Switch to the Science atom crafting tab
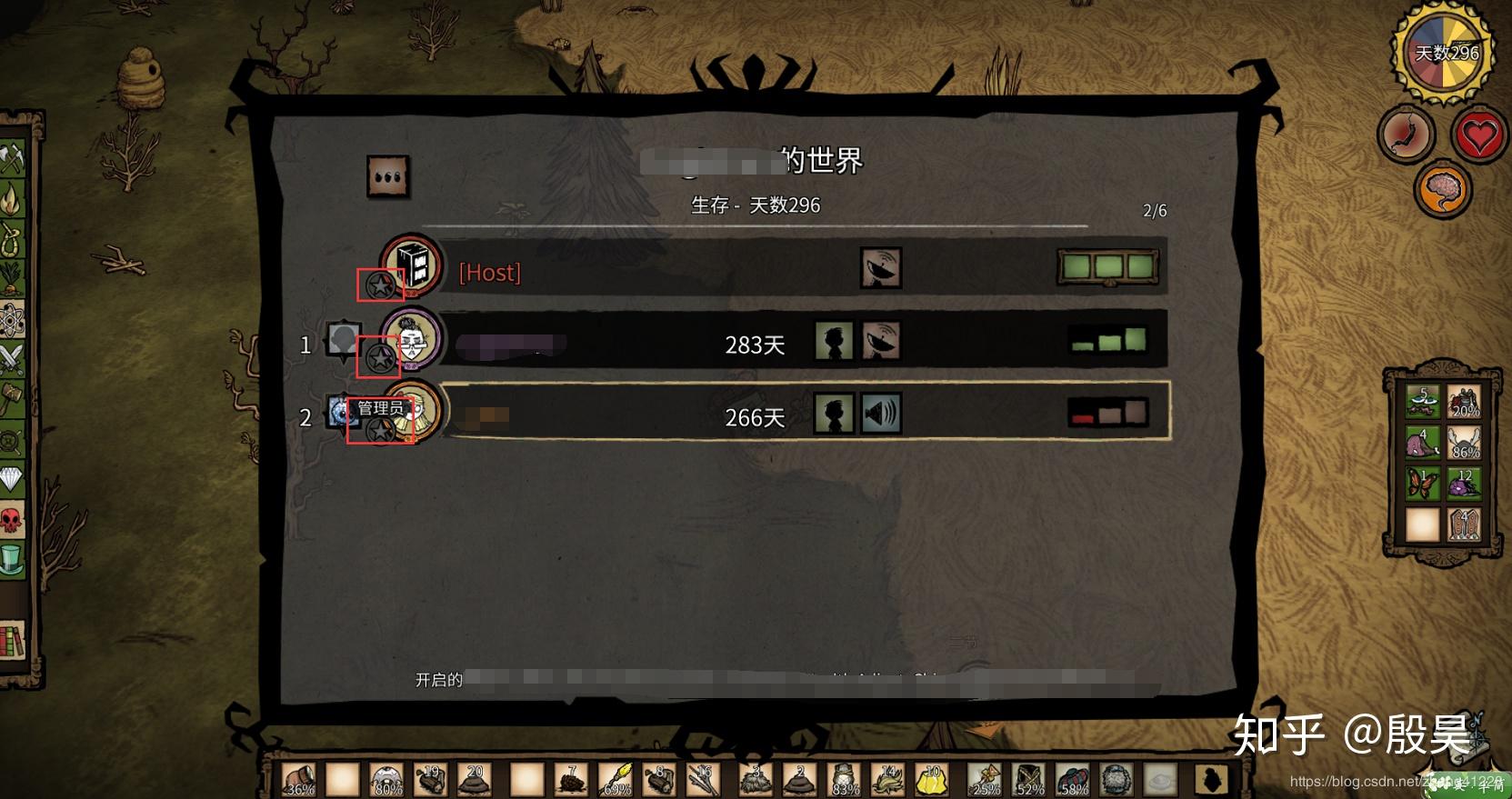 (x=12, y=318)
